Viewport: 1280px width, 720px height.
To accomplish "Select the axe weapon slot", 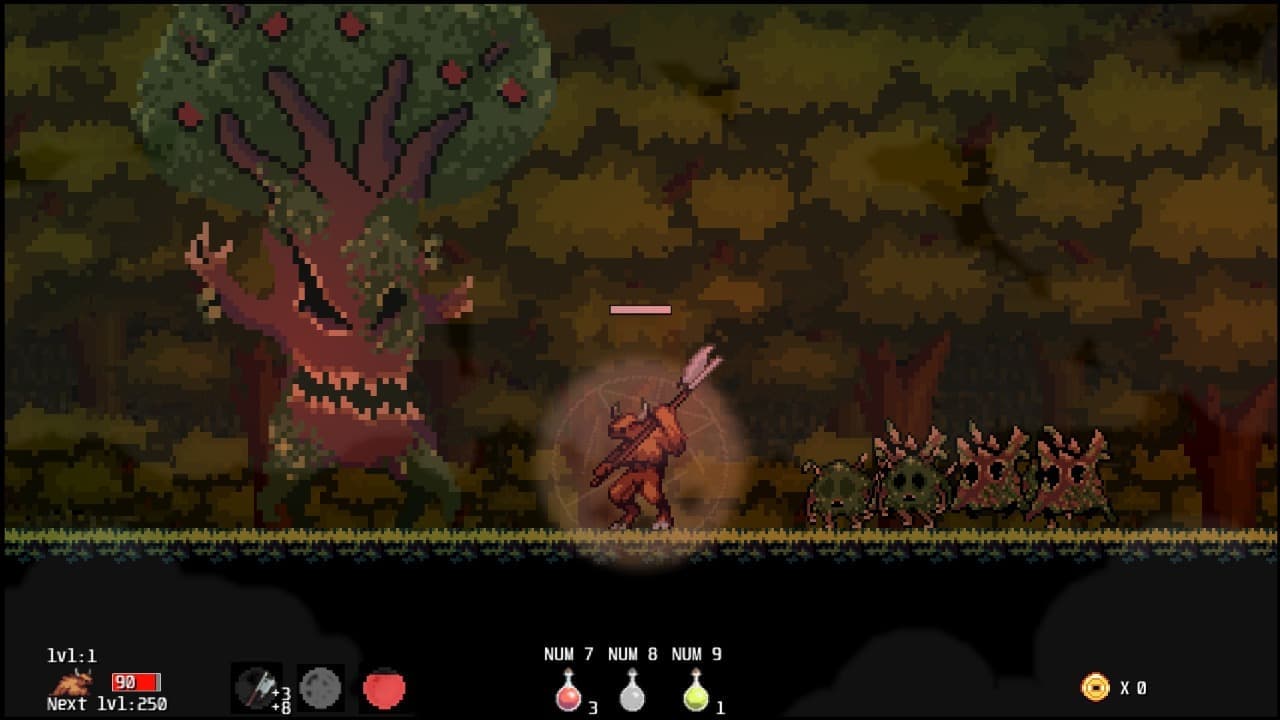I will [255, 688].
